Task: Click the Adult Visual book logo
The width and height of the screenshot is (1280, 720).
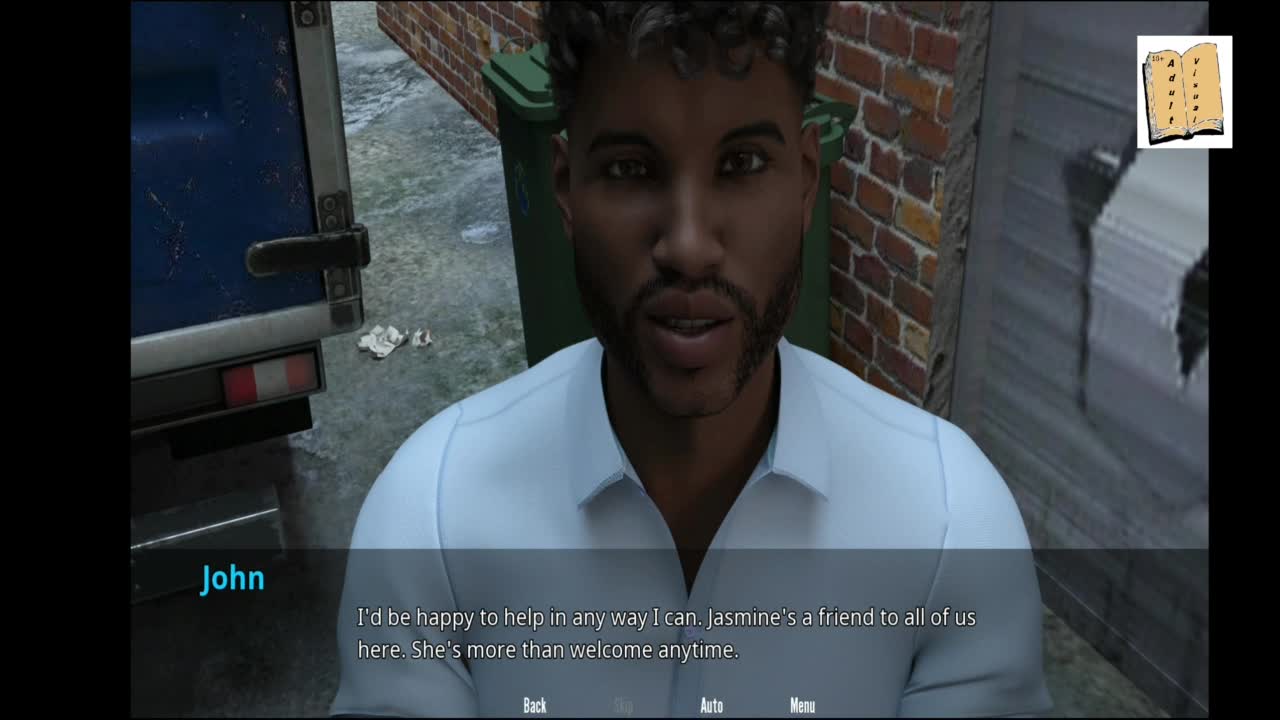Action: pyautogui.click(x=1184, y=92)
